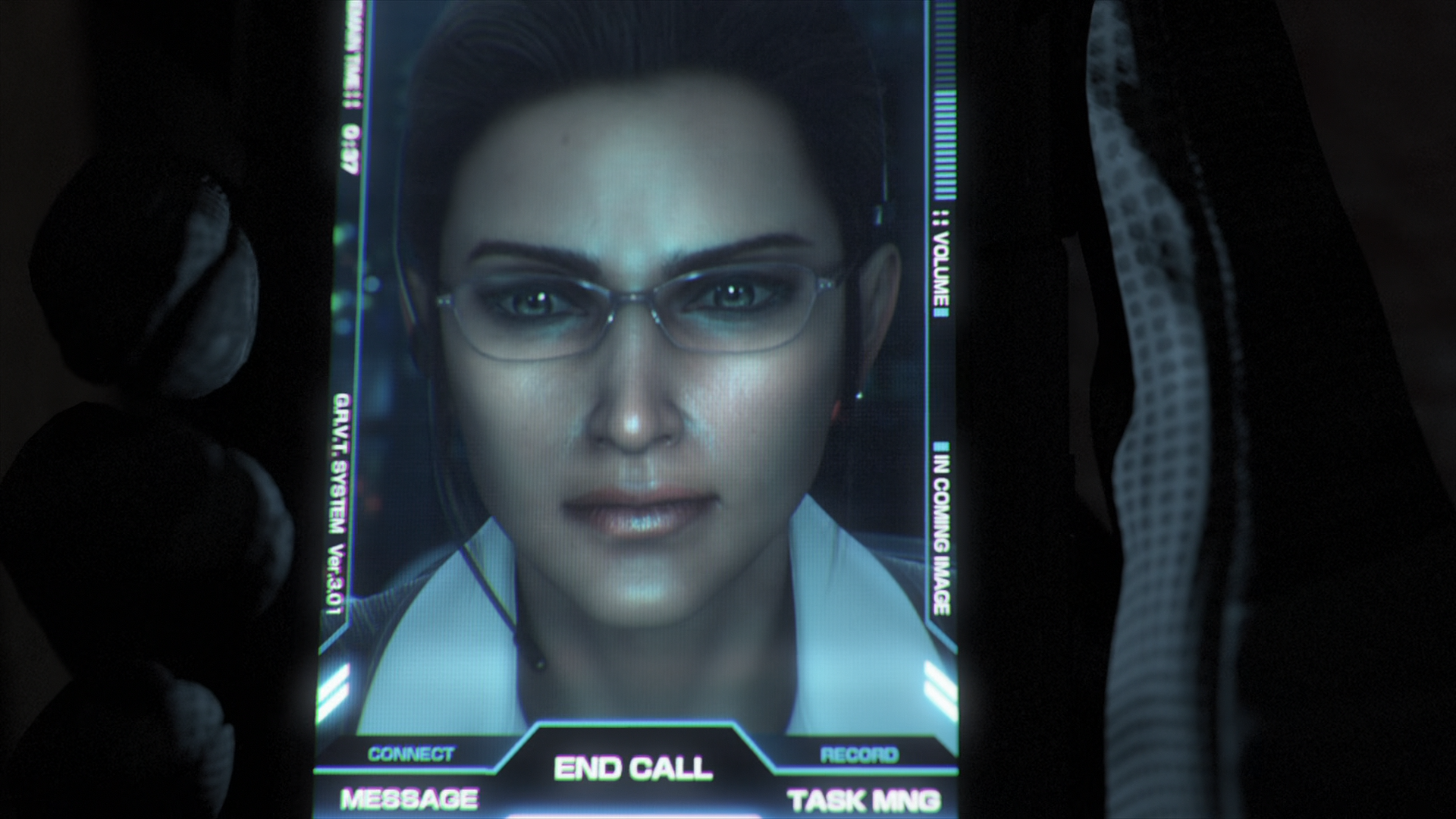Open the Message option
Image resolution: width=1456 pixels, height=819 pixels.
409,799
